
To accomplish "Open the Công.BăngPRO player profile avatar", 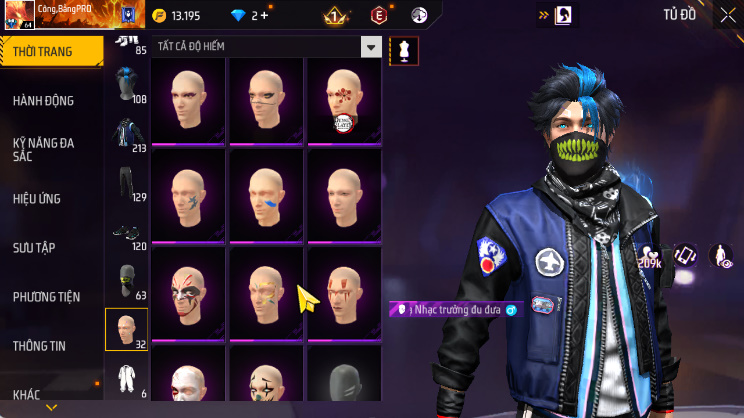I will tap(19, 16).
